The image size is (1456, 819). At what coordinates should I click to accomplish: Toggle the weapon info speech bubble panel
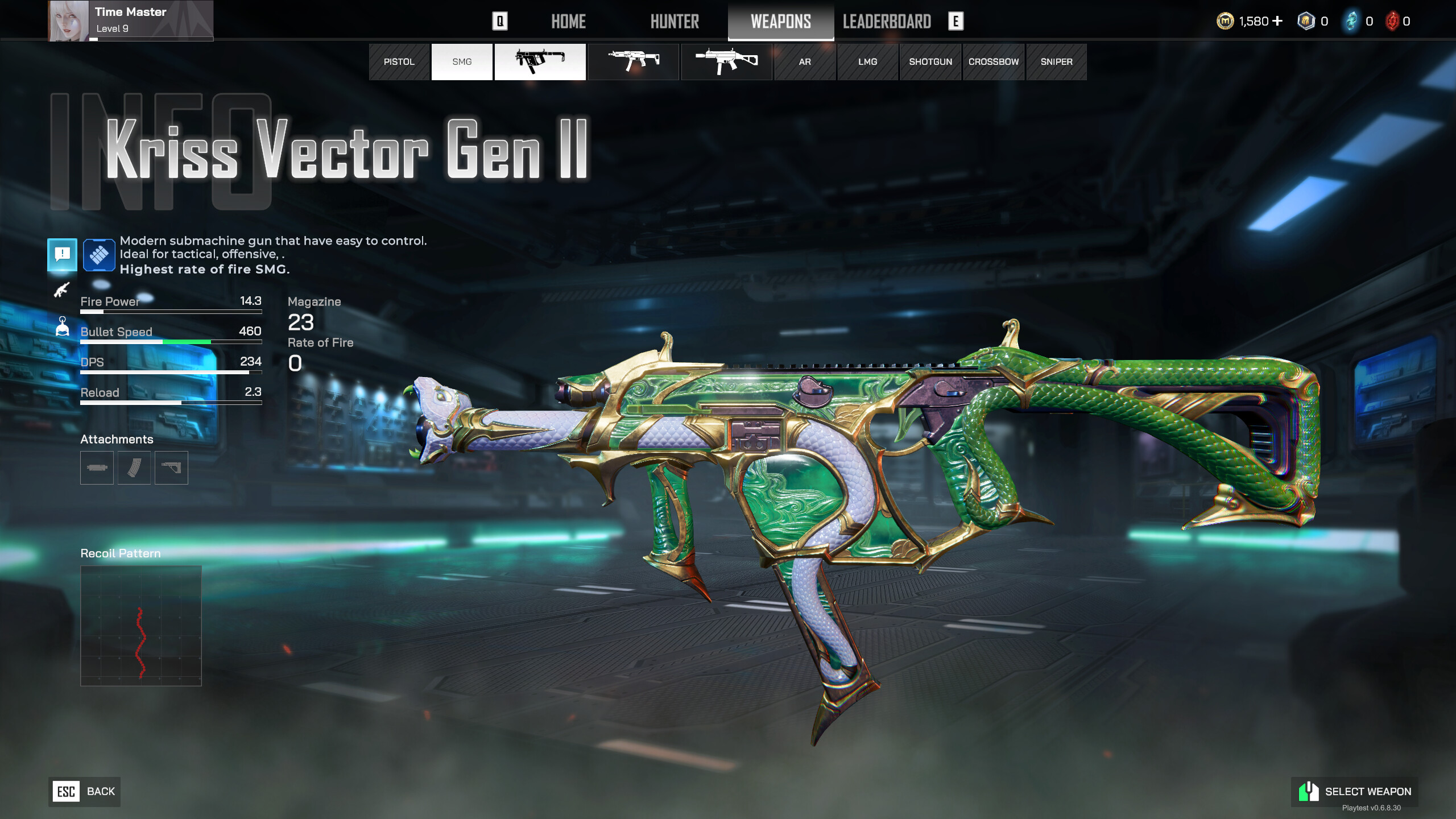[x=61, y=255]
